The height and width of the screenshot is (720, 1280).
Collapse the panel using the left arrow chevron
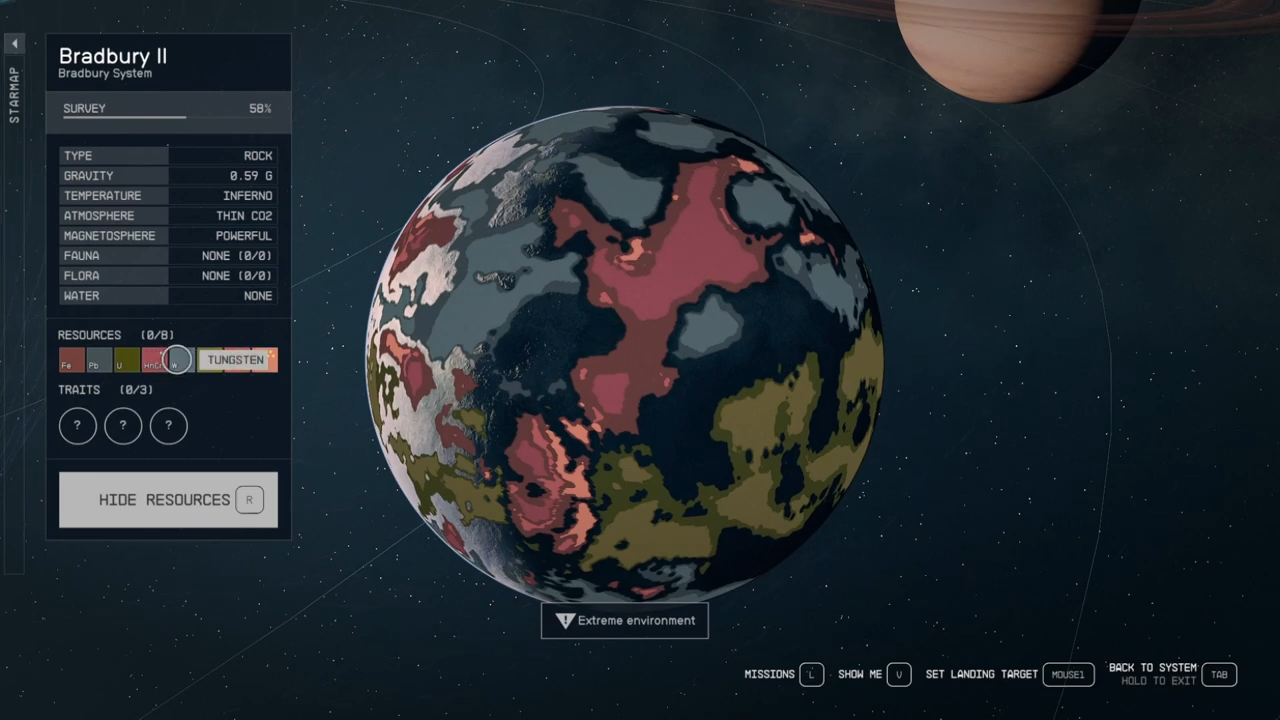pyautogui.click(x=14, y=43)
